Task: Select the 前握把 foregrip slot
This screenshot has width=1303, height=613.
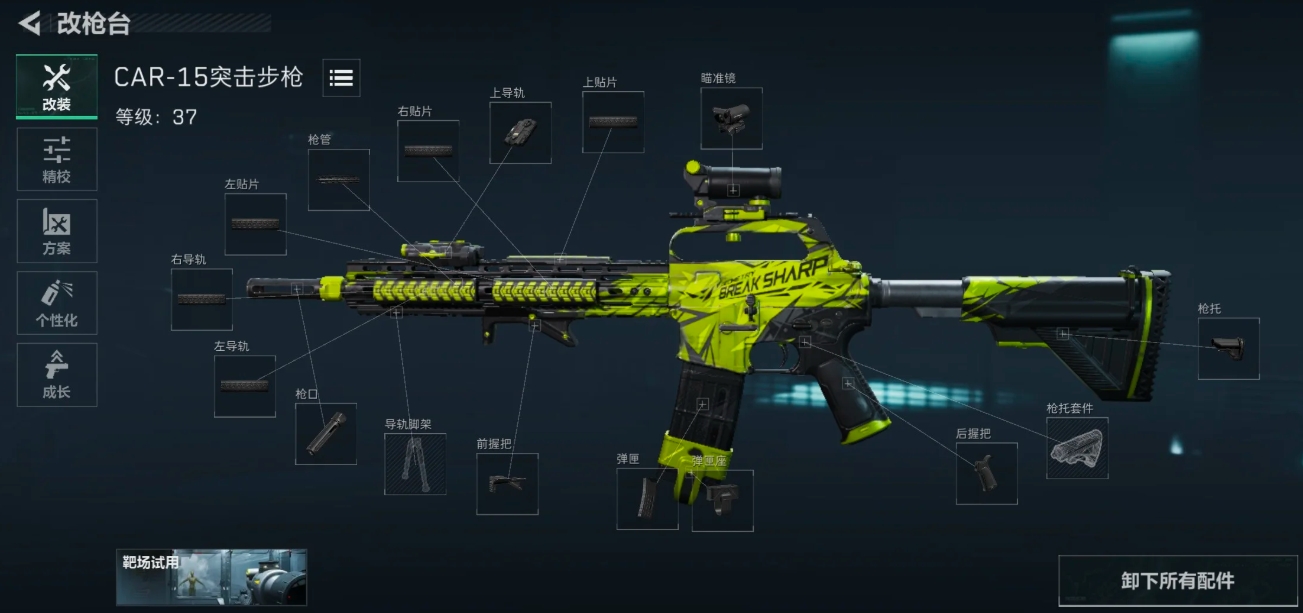Action: click(x=507, y=484)
